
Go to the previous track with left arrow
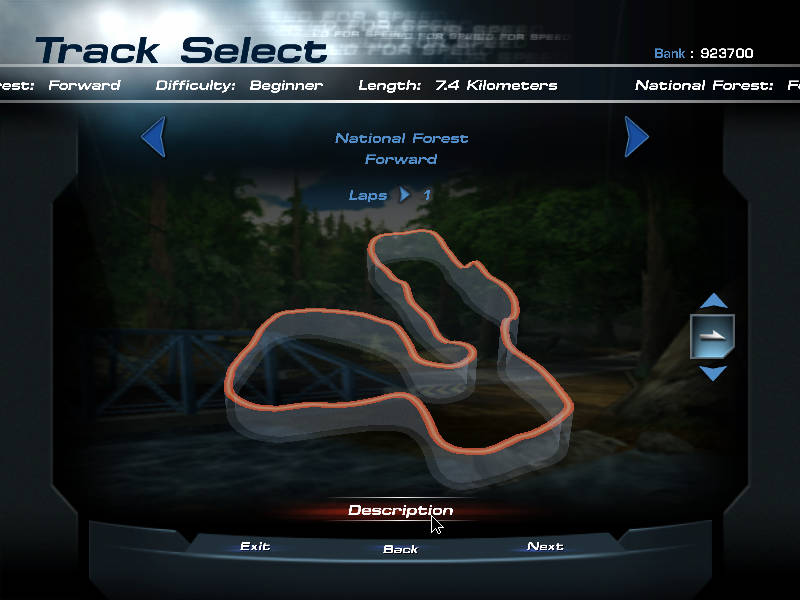click(x=153, y=137)
